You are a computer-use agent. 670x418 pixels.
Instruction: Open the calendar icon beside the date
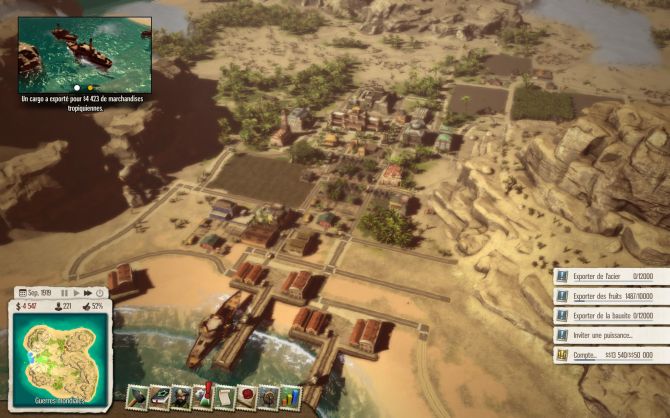[20, 293]
